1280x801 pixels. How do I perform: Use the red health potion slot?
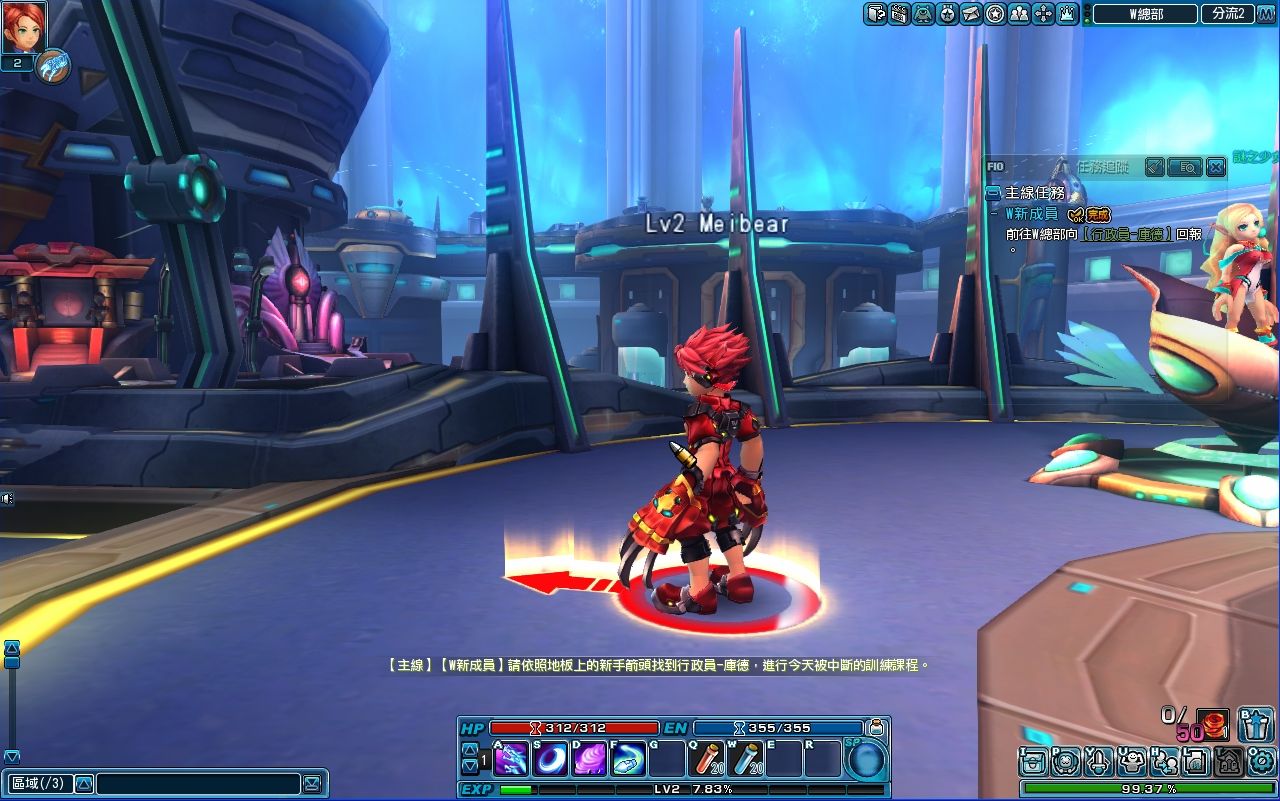point(706,759)
